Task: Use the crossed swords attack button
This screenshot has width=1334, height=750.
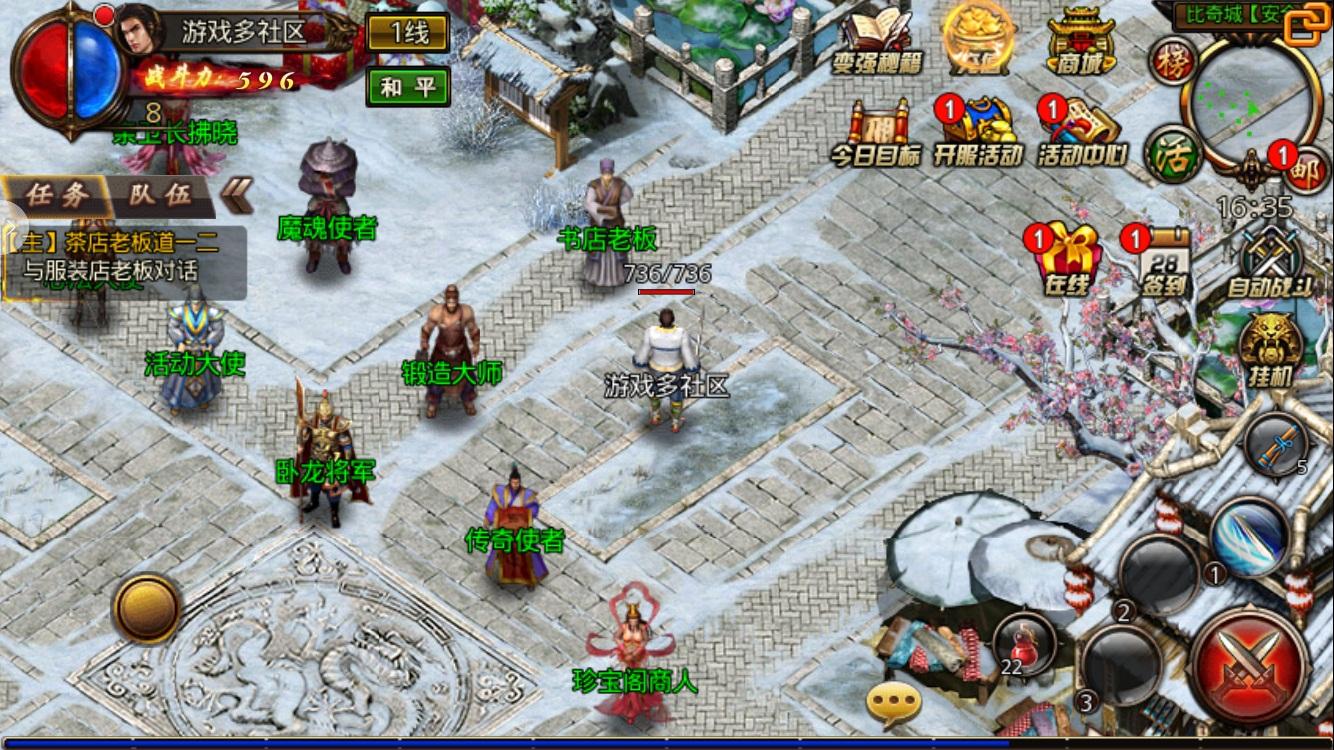Action: click(x=1251, y=665)
